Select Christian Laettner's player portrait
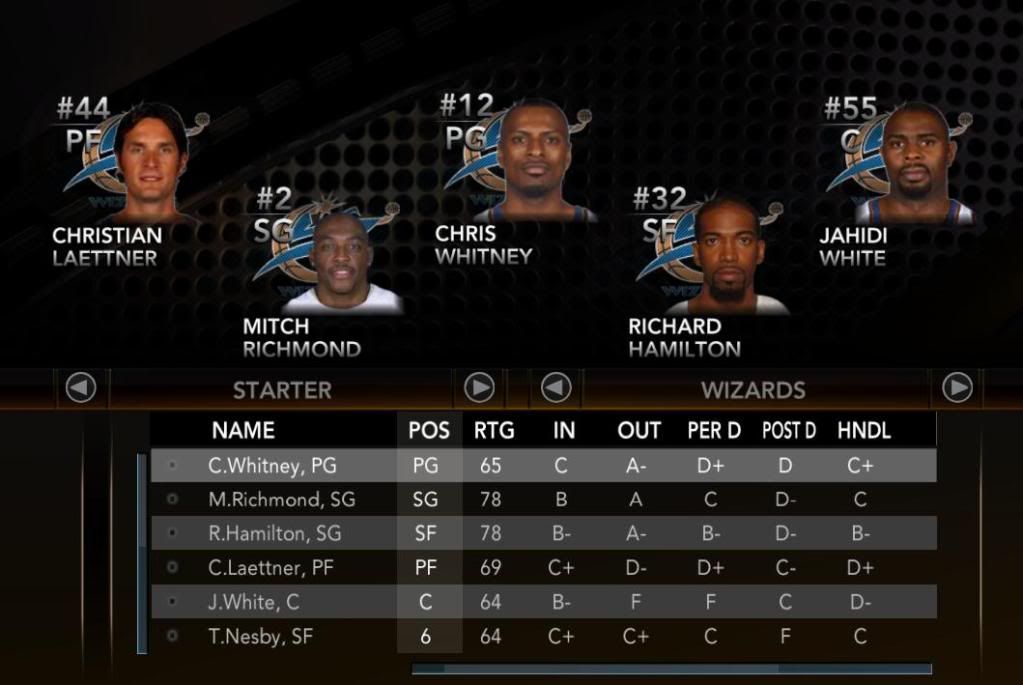1023x685 pixels. (x=150, y=160)
